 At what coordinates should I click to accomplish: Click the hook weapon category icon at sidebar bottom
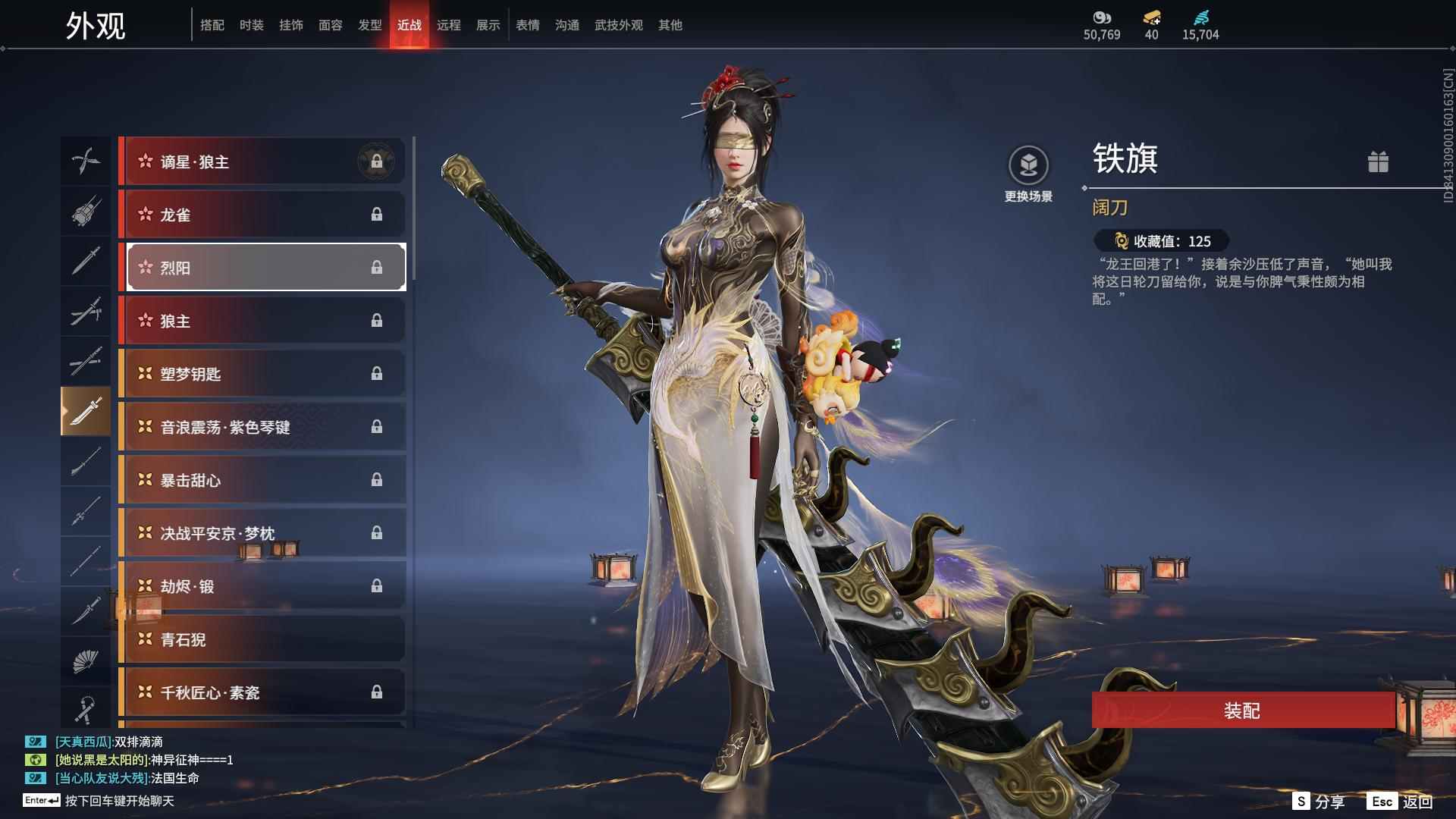tap(86, 708)
